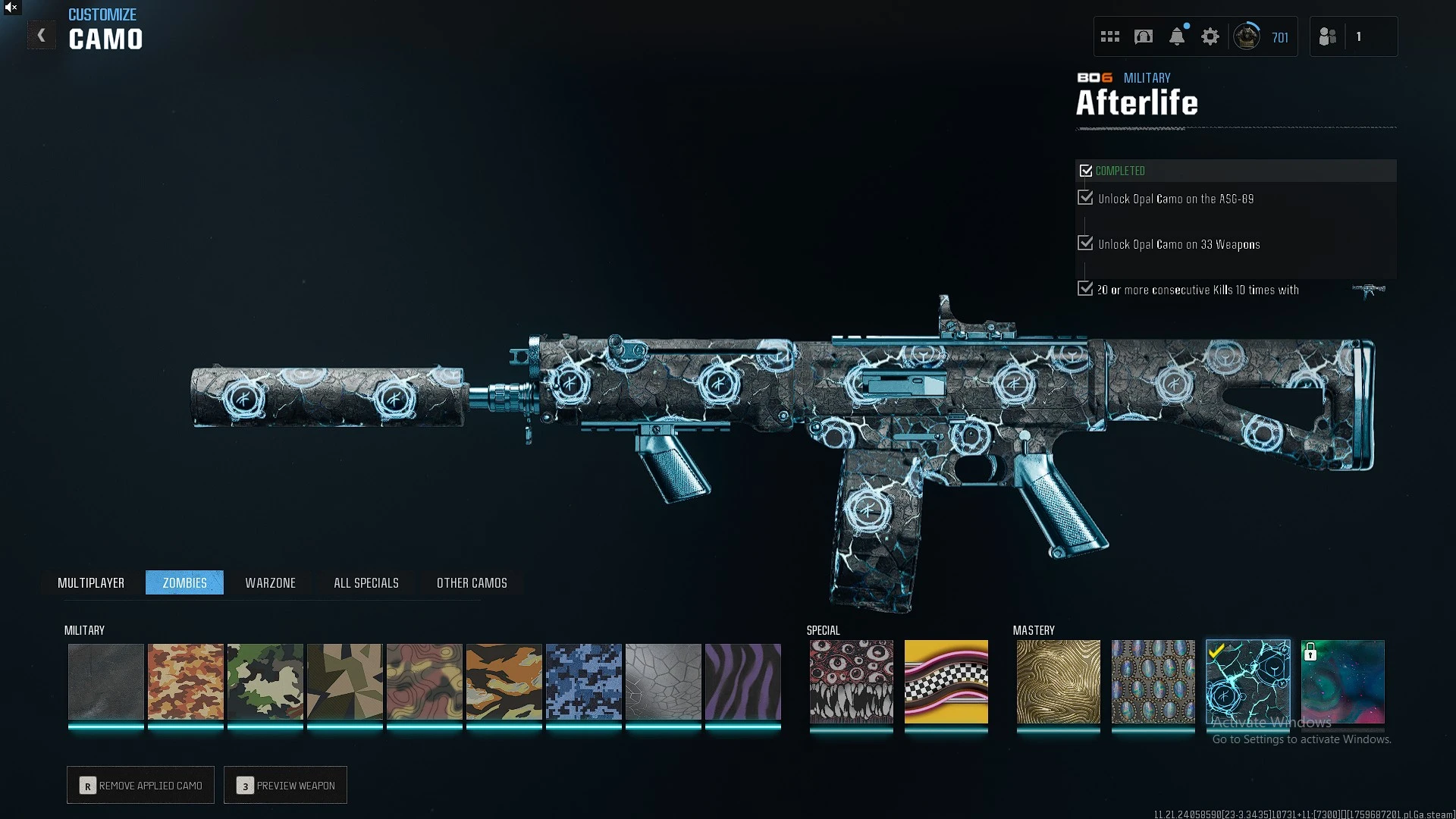Select the Zombies camo tab
1456x819 pixels.
pos(184,582)
